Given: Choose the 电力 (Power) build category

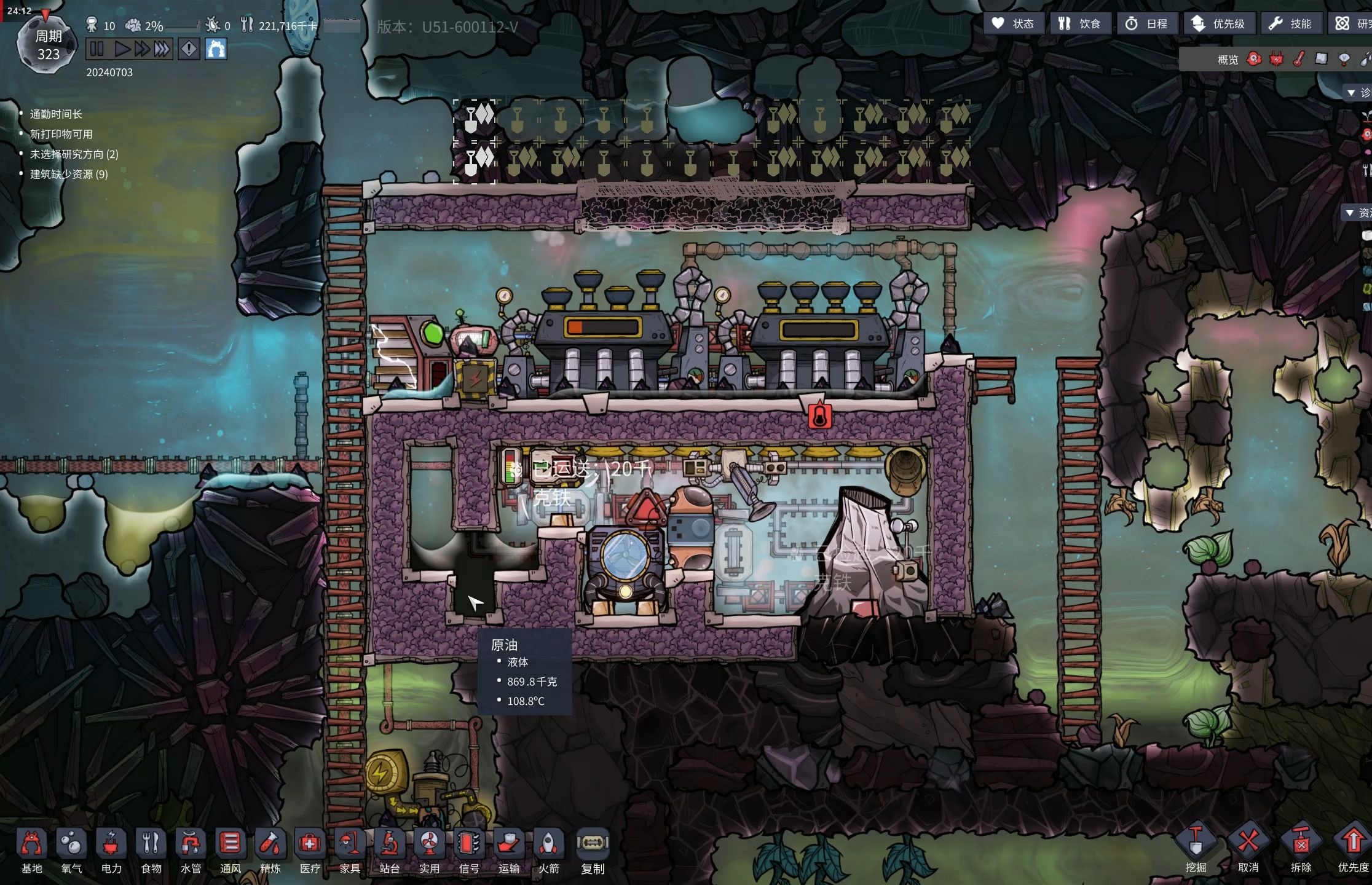Looking at the screenshot, I should (x=111, y=851).
